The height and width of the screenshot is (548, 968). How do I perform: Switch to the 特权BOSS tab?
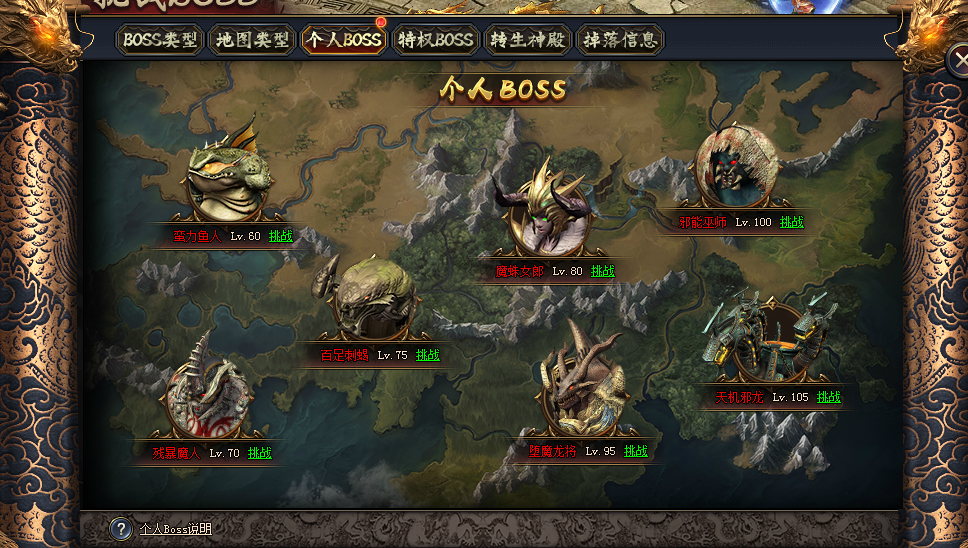coord(435,41)
